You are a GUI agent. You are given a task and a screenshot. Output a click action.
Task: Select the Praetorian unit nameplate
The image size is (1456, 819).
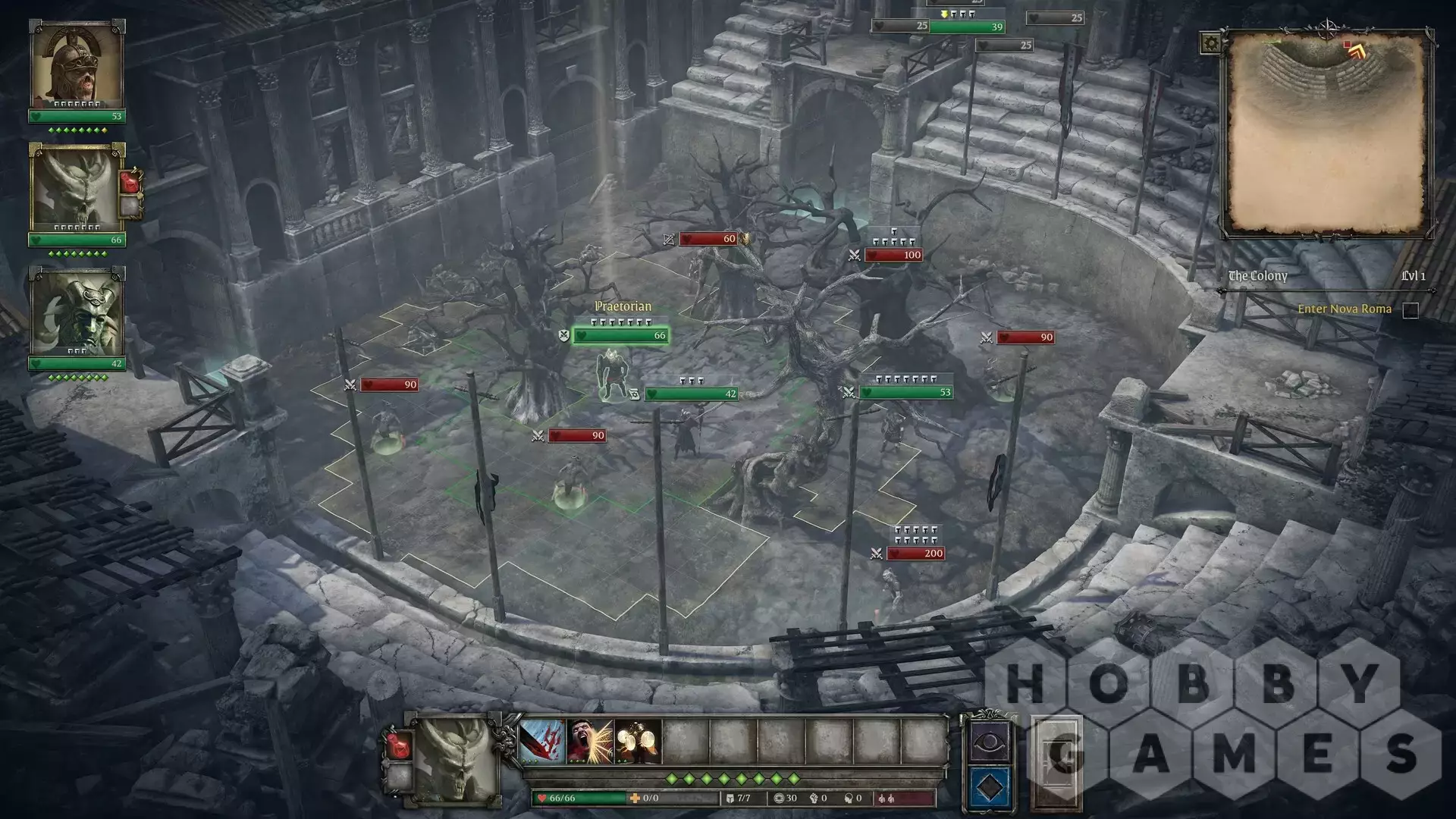(622, 306)
